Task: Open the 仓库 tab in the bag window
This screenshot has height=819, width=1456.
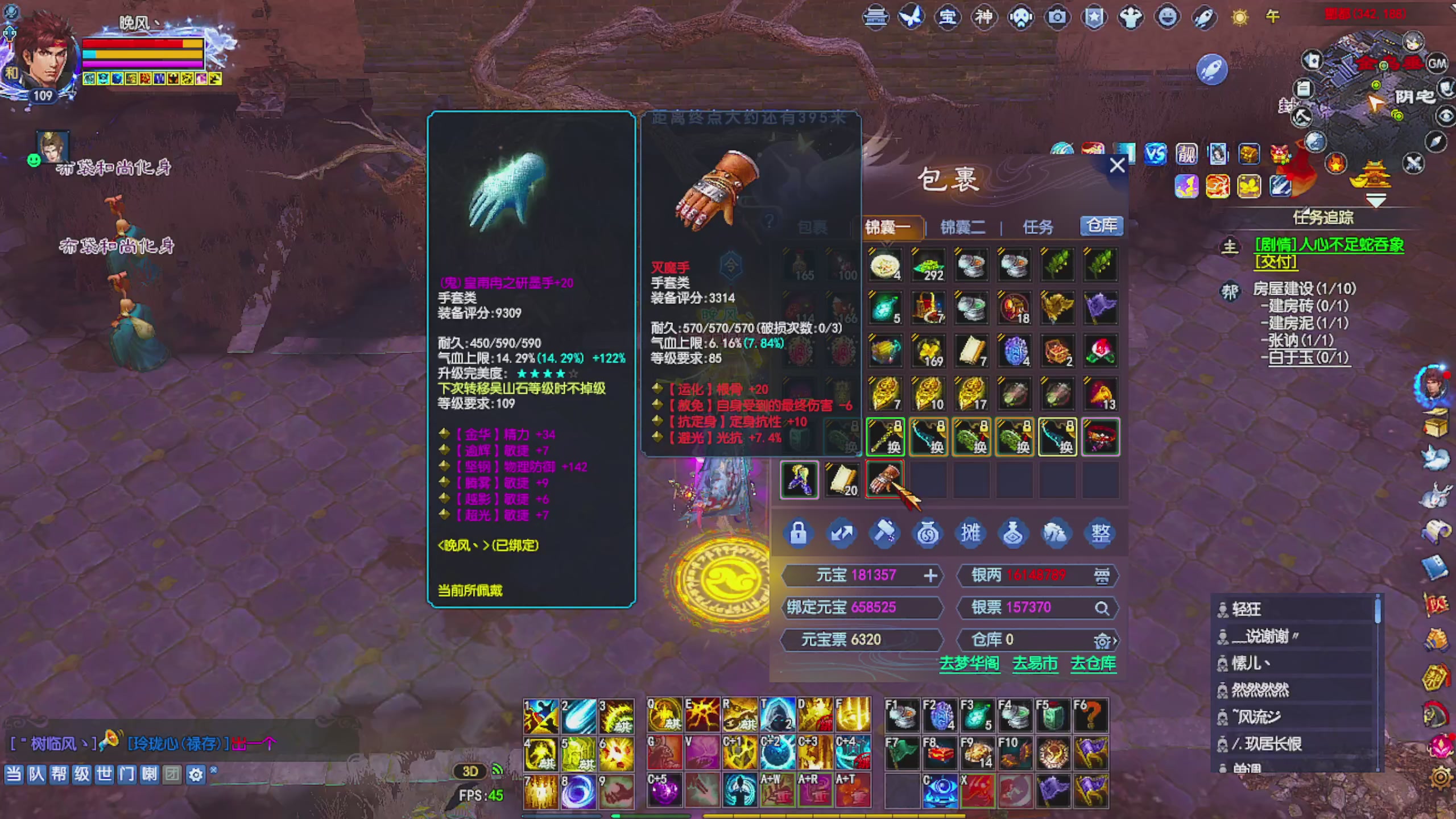Action: click(1100, 226)
